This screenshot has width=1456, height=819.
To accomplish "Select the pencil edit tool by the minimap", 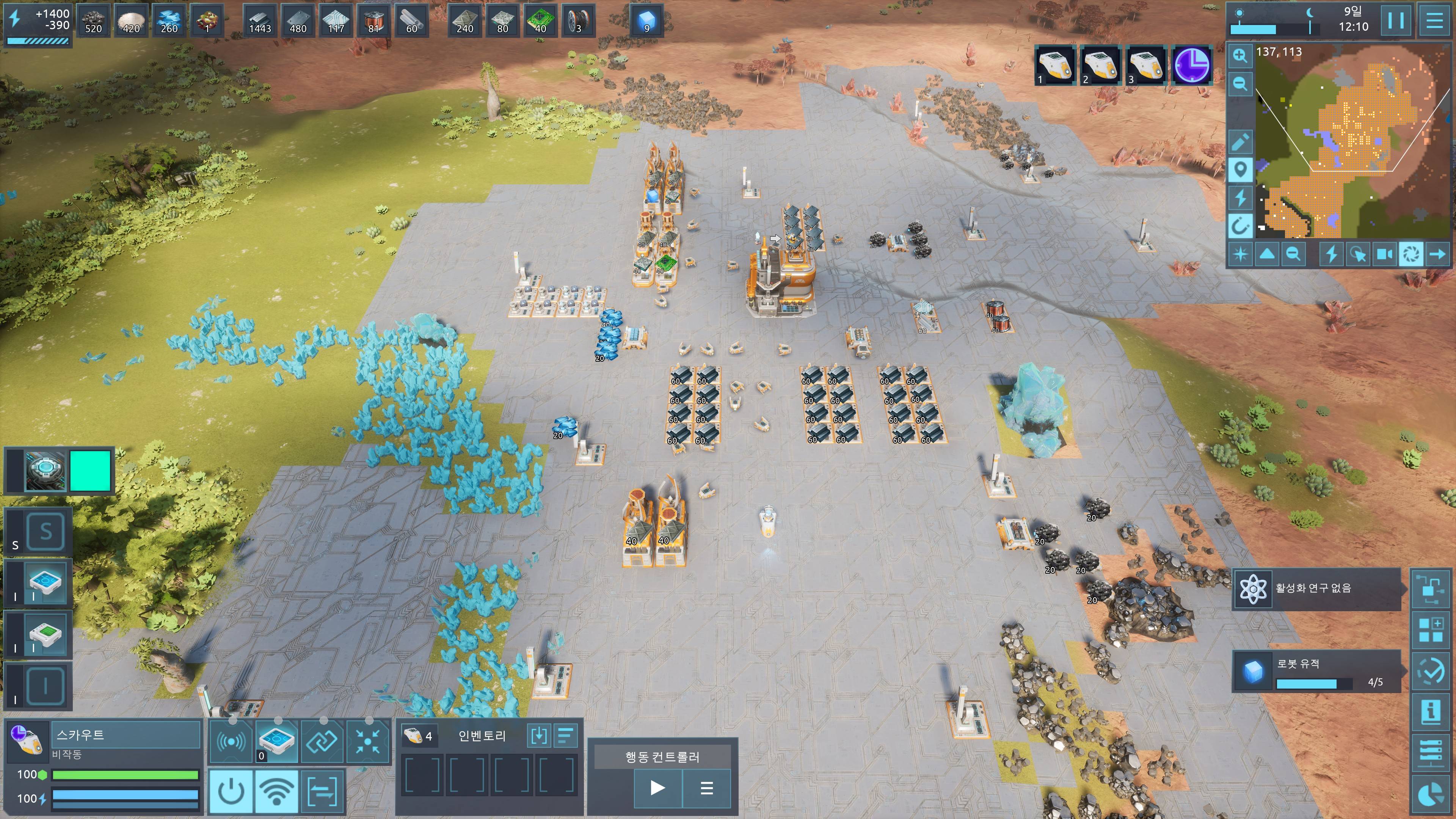I will (x=1239, y=141).
